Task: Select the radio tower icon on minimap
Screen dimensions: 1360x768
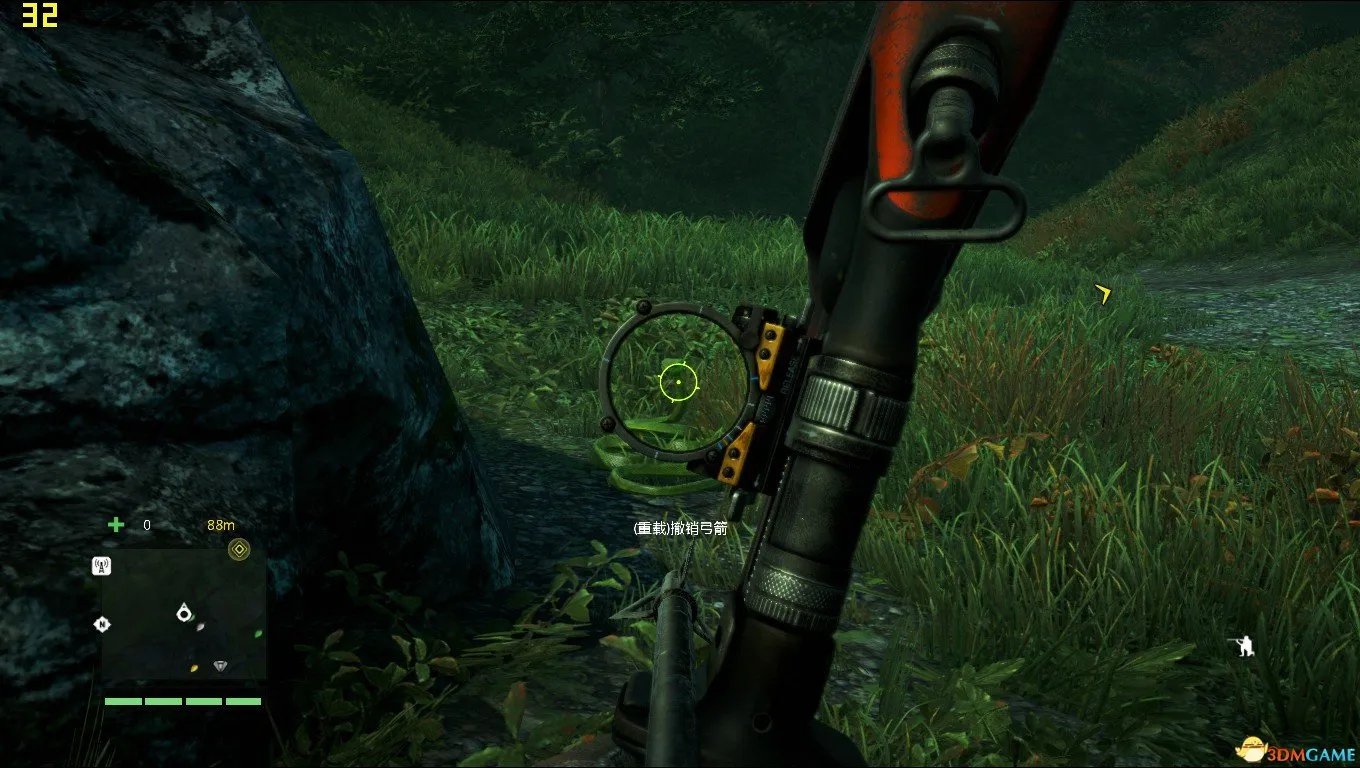Action: (x=101, y=566)
